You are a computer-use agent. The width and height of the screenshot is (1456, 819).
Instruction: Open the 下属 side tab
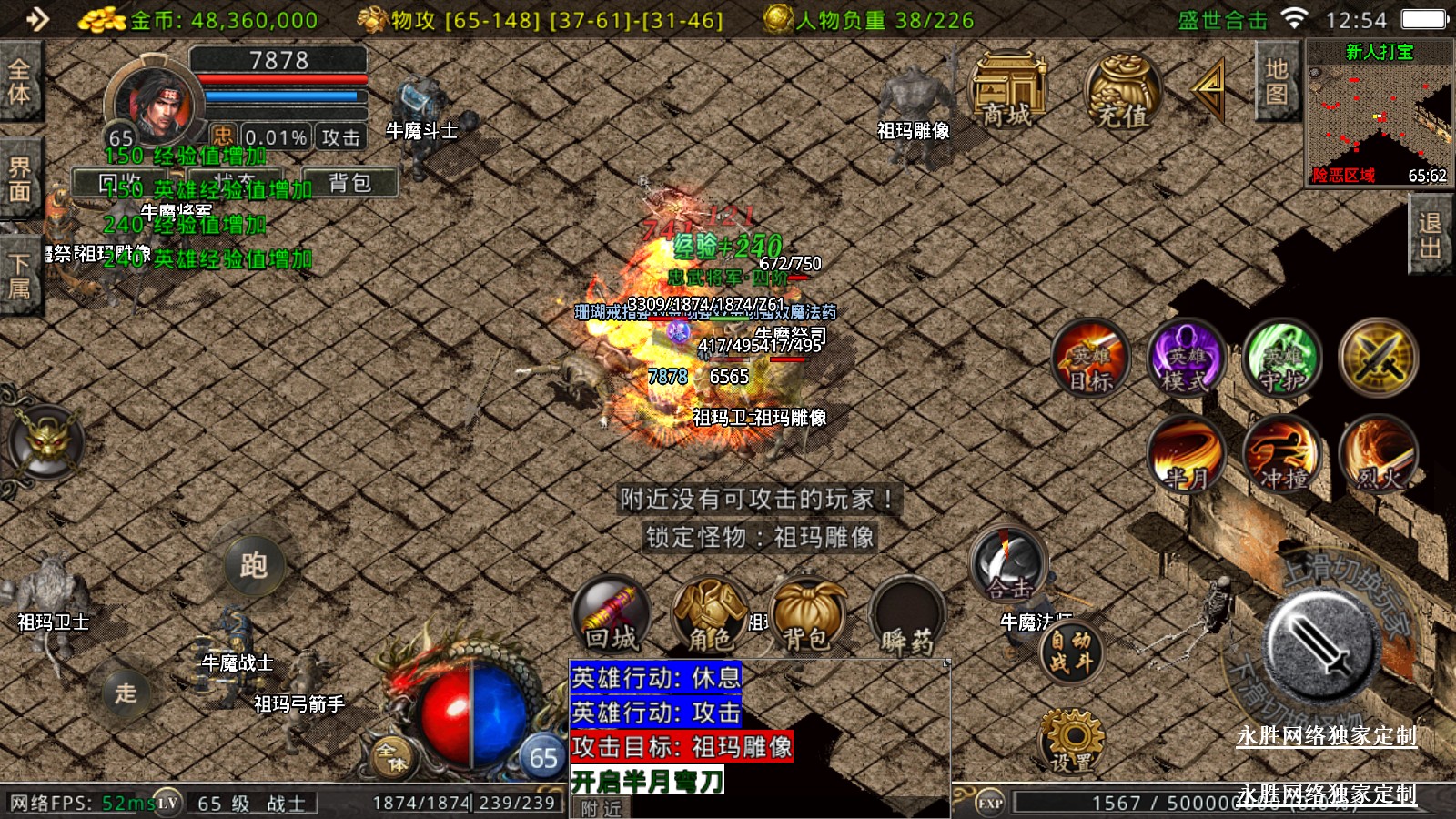pyautogui.click(x=19, y=277)
